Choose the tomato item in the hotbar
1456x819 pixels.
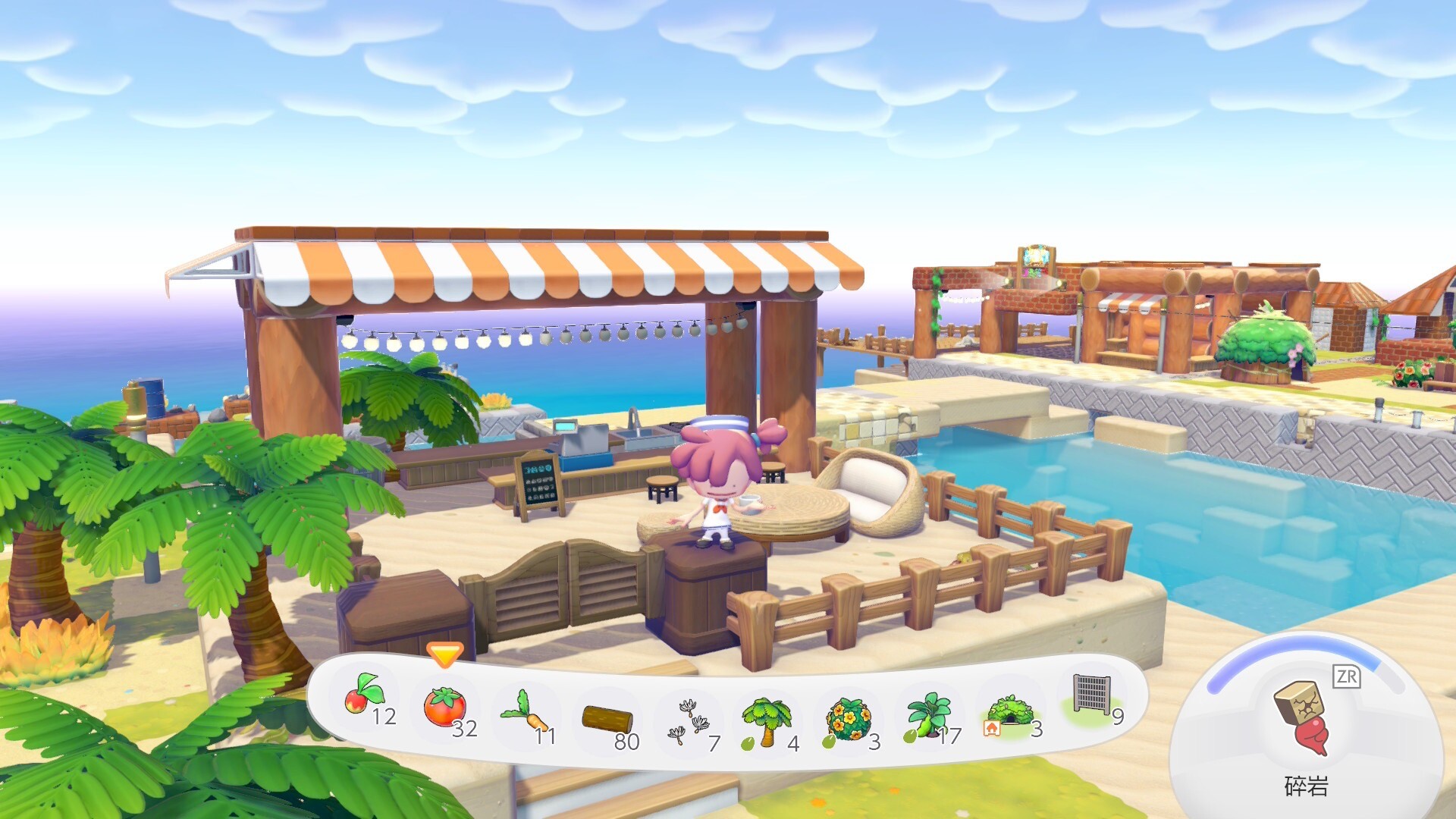(445, 708)
